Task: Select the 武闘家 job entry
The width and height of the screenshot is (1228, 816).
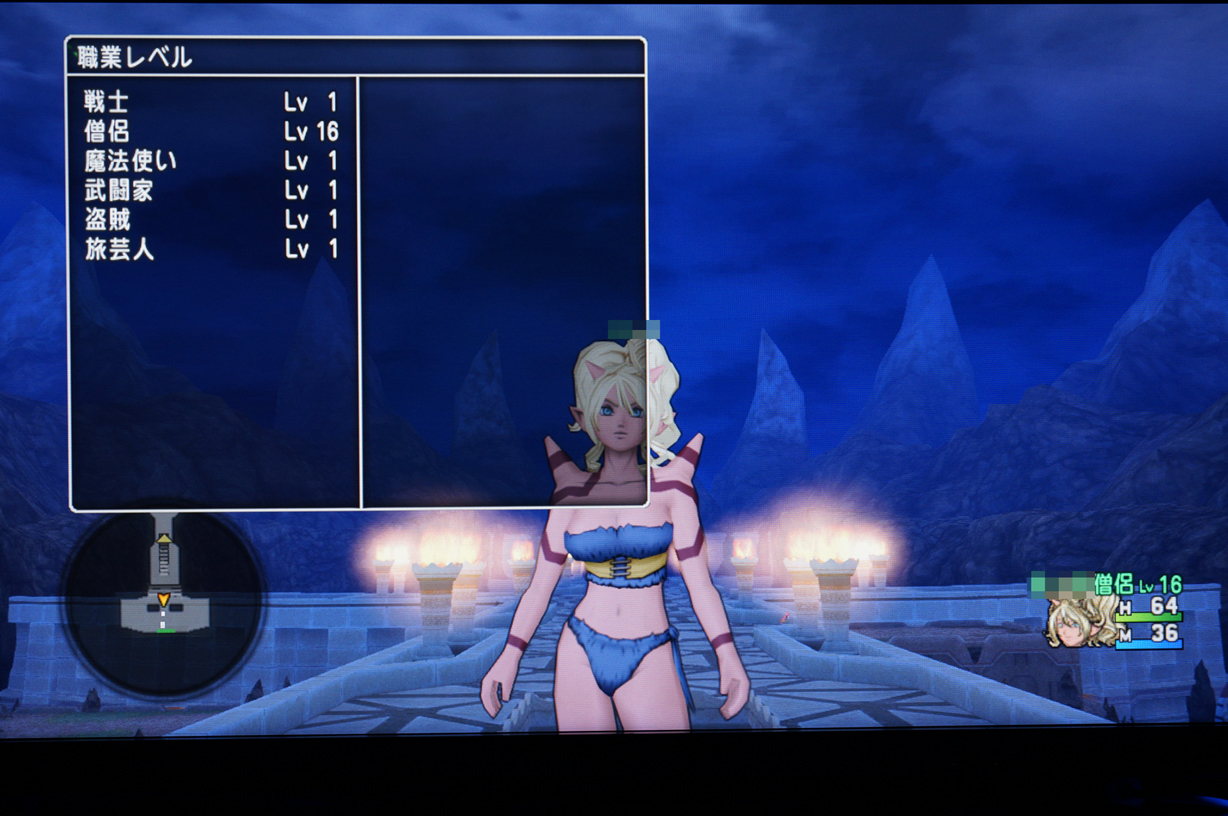Action: click(x=210, y=190)
